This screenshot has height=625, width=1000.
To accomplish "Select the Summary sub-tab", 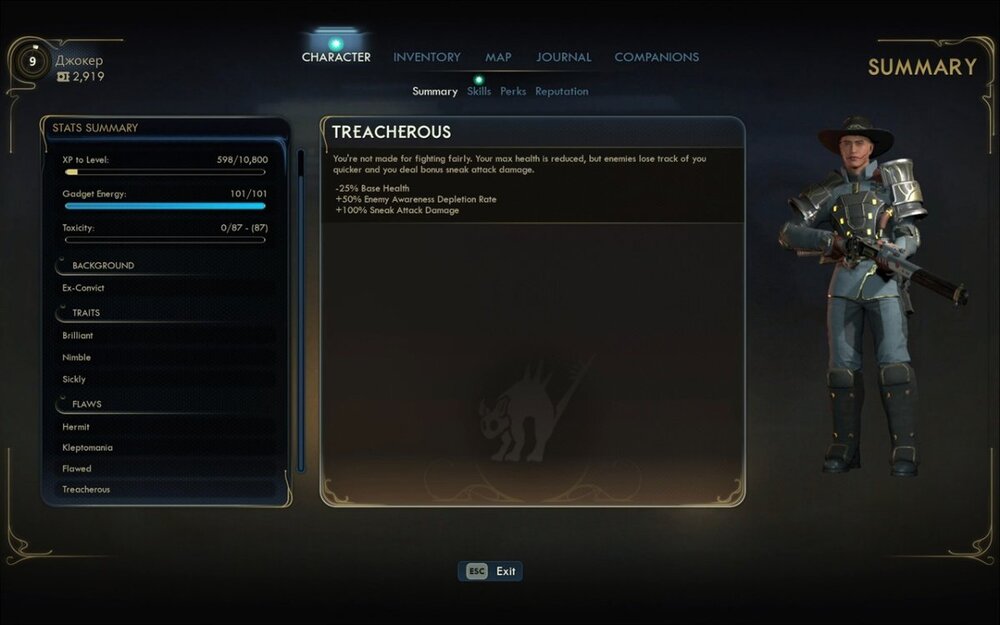I will coord(435,91).
